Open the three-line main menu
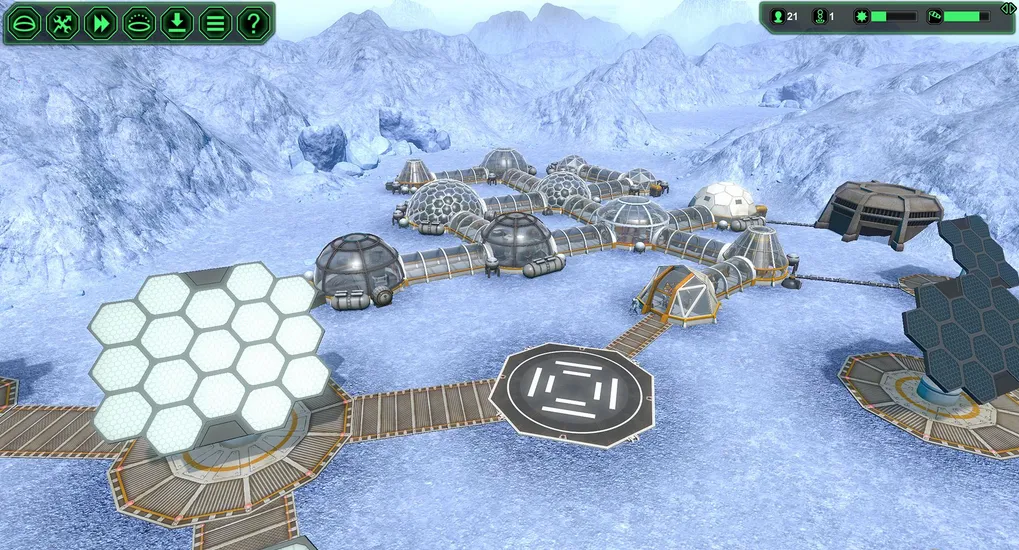Screen dimensions: 1019x550 click(215, 22)
